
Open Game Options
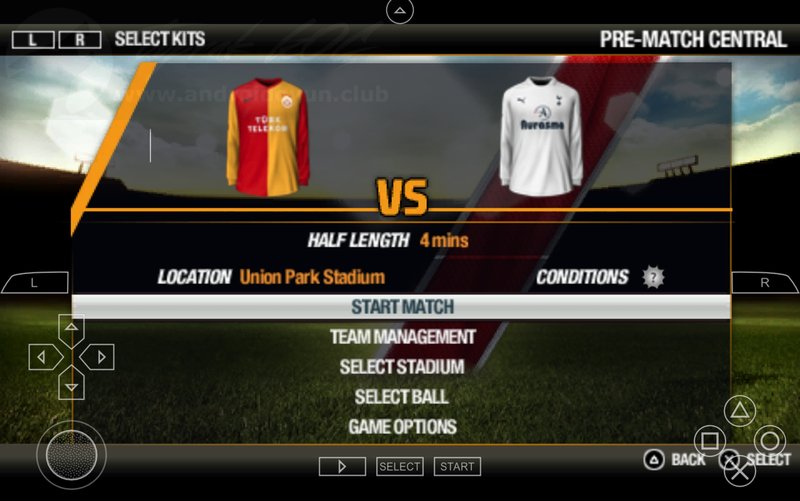coord(402,427)
